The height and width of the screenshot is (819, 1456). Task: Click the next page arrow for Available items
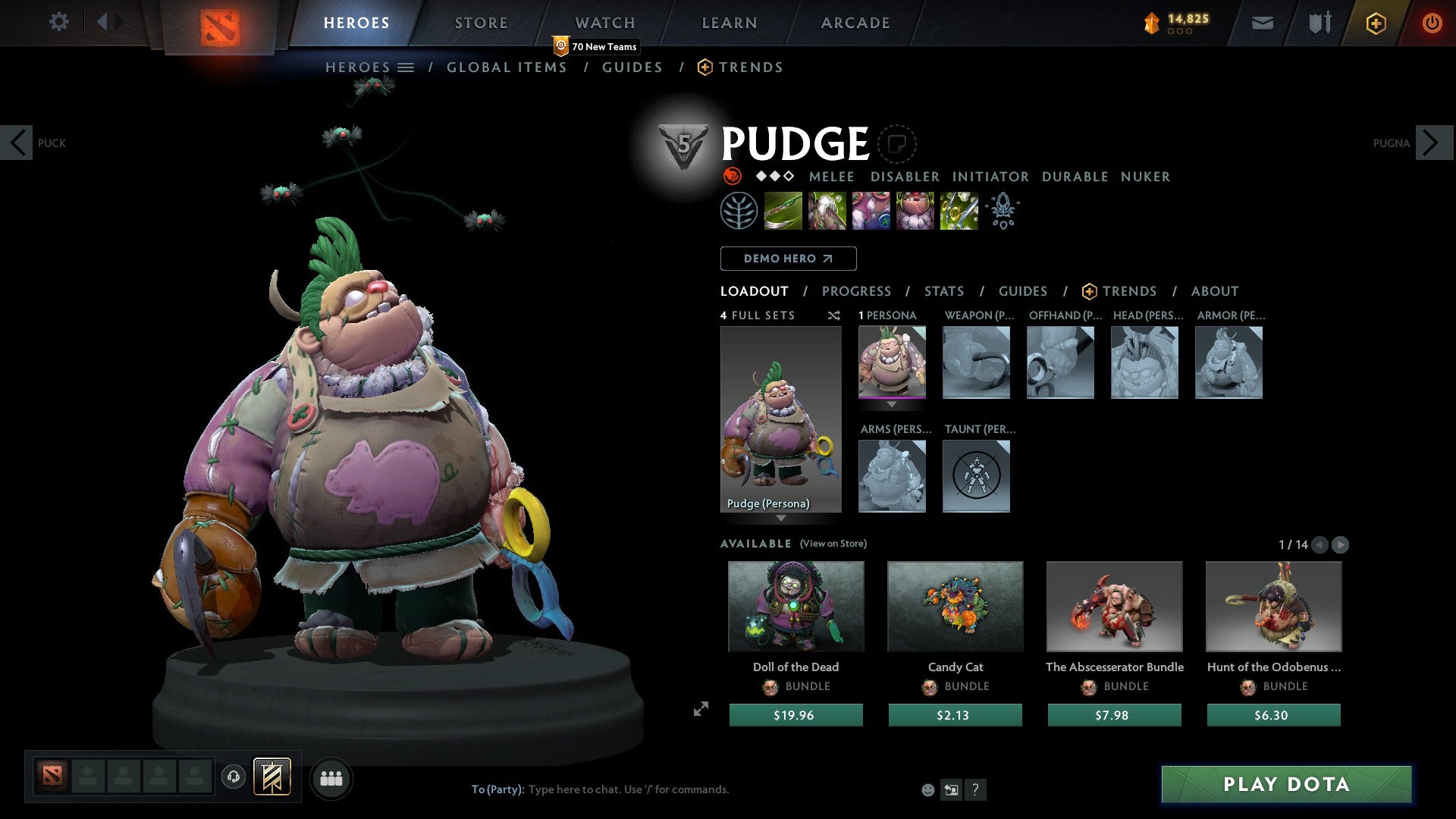(x=1341, y=544)
